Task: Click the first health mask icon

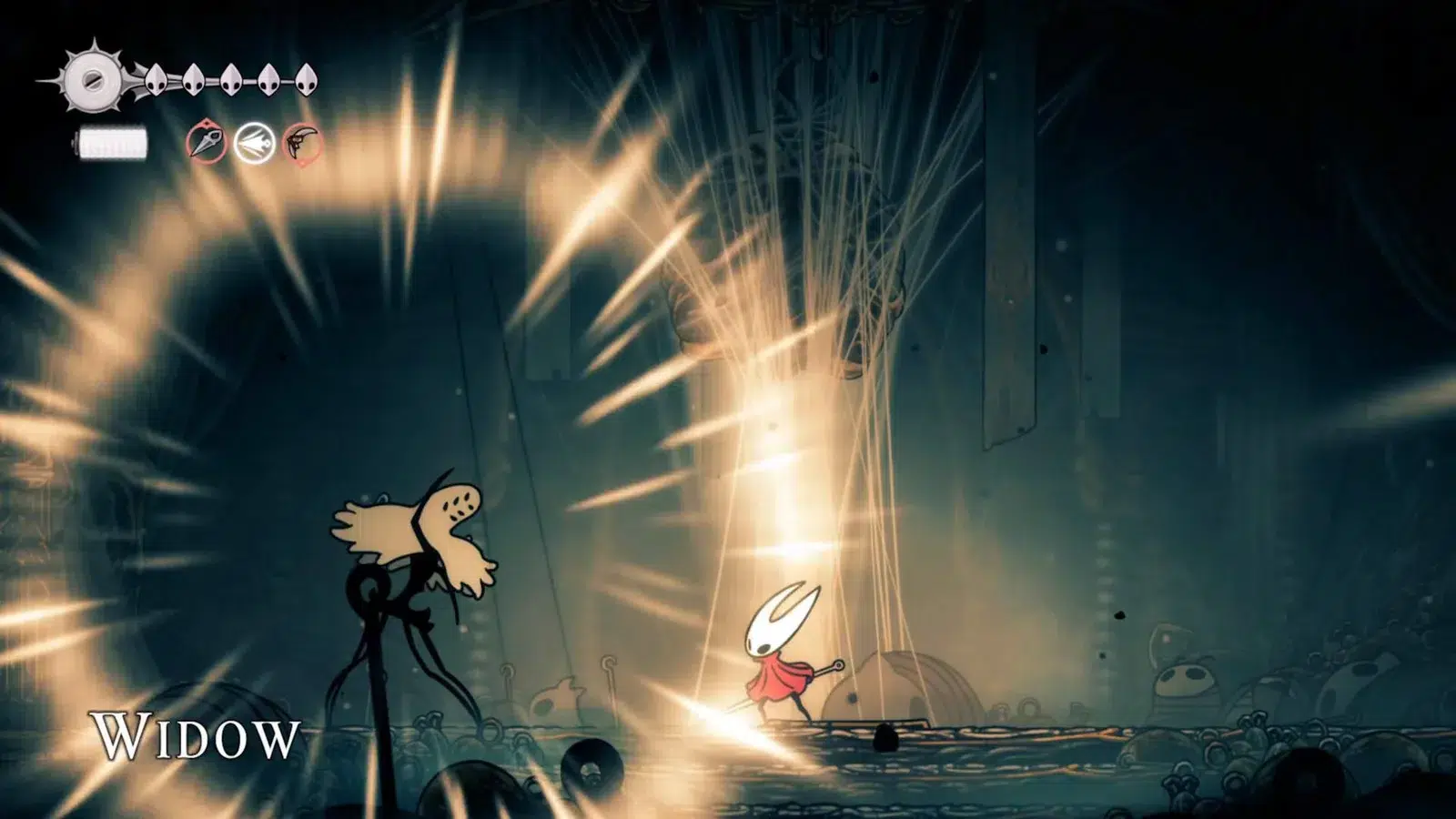Action: point(157,80)
